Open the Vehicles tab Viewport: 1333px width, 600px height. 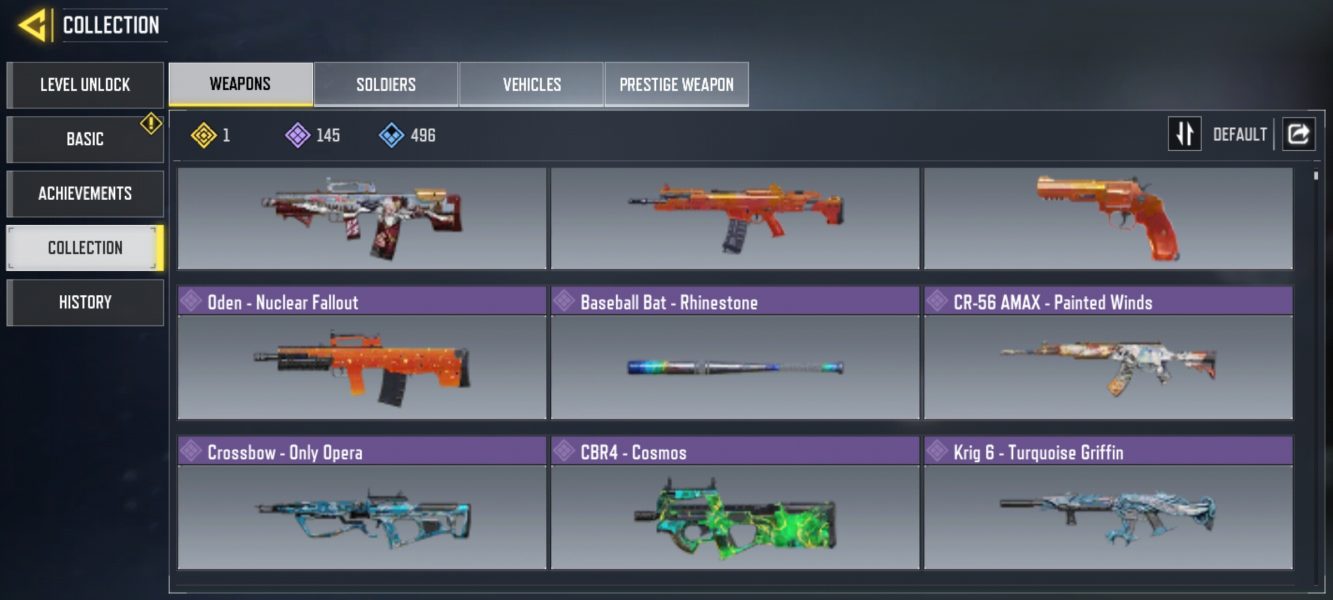coord(531,85)
